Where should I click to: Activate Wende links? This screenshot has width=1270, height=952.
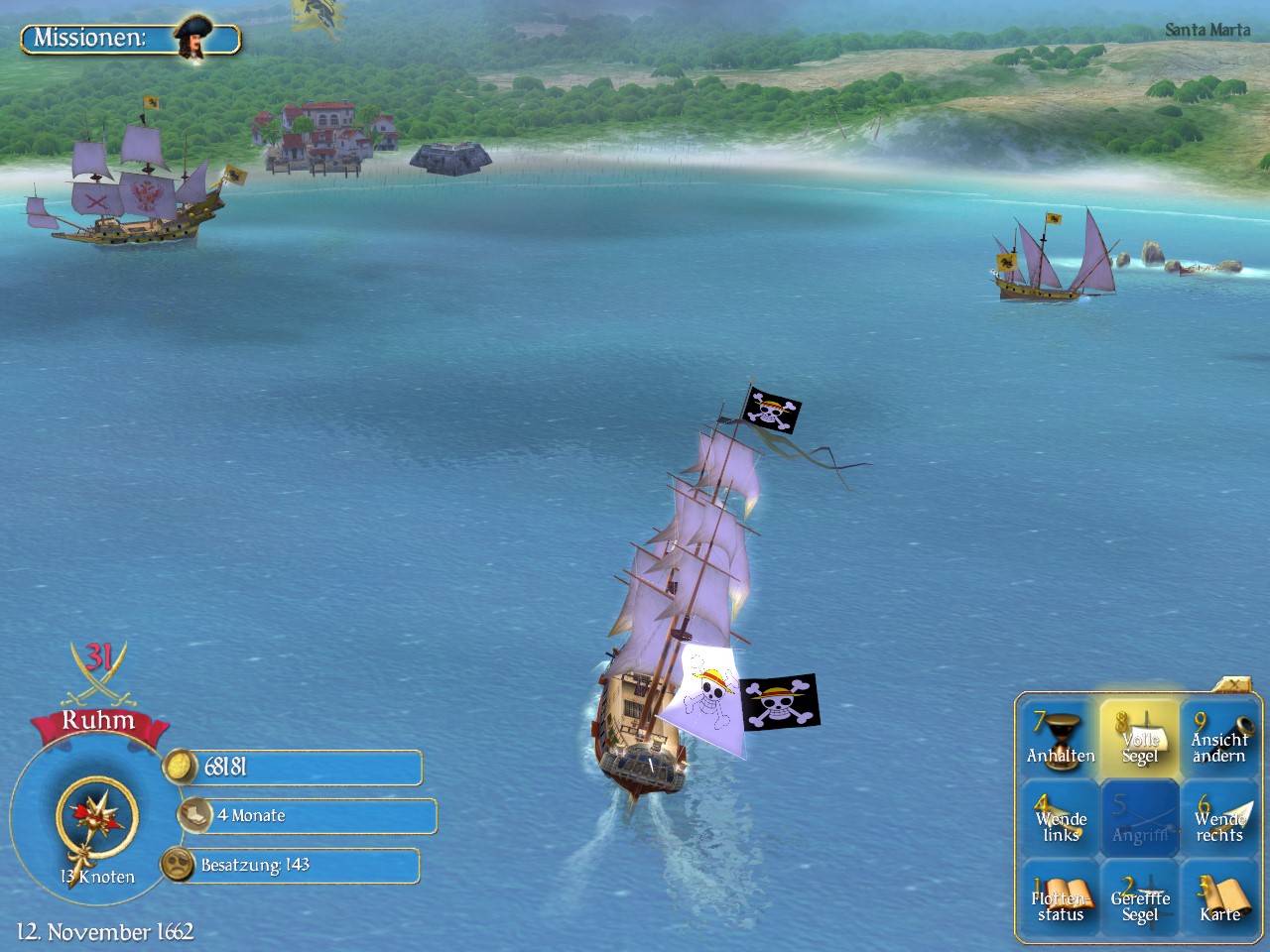tap(1061, 819)
